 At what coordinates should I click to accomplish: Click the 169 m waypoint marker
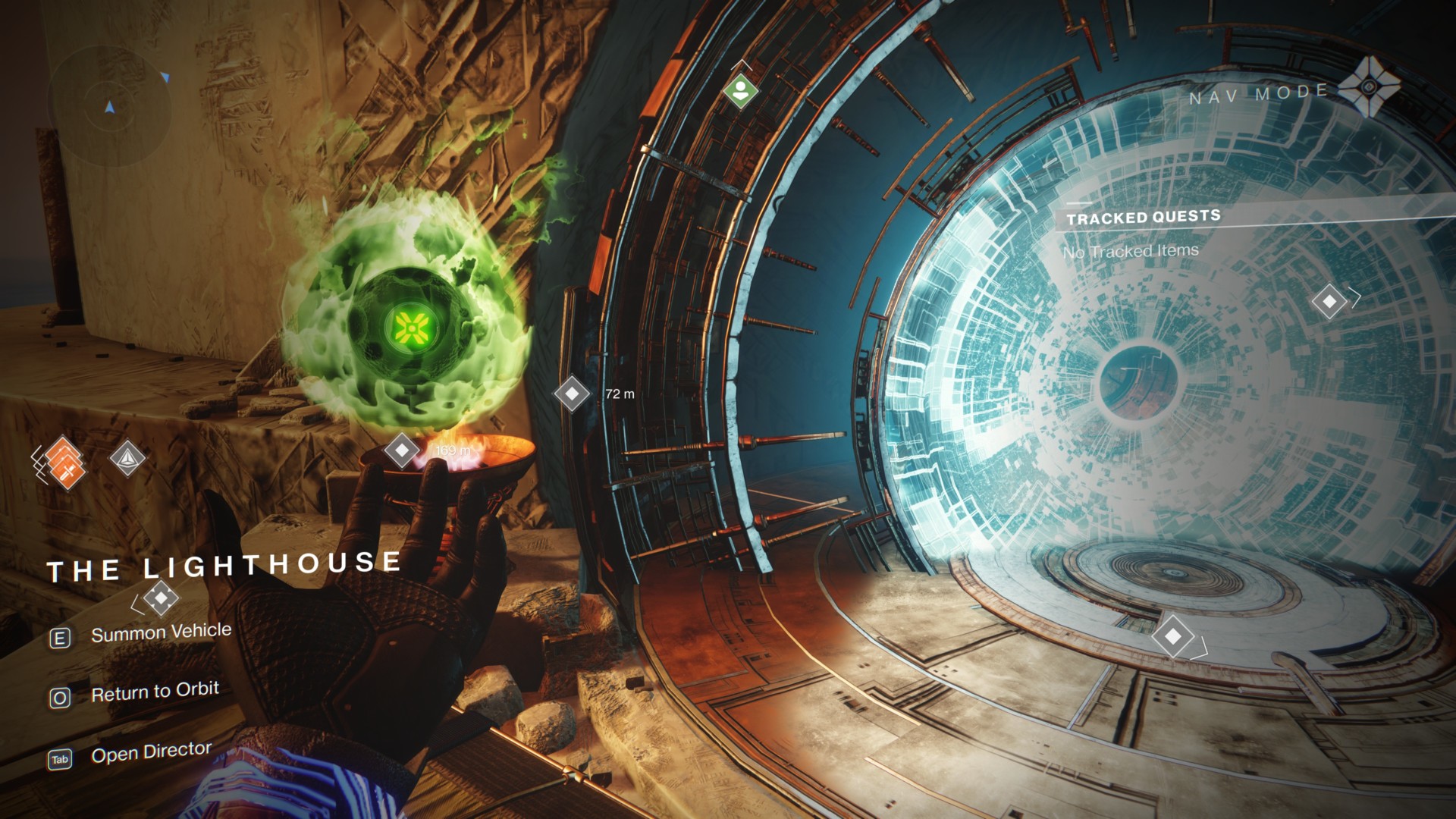click(403, 449)
